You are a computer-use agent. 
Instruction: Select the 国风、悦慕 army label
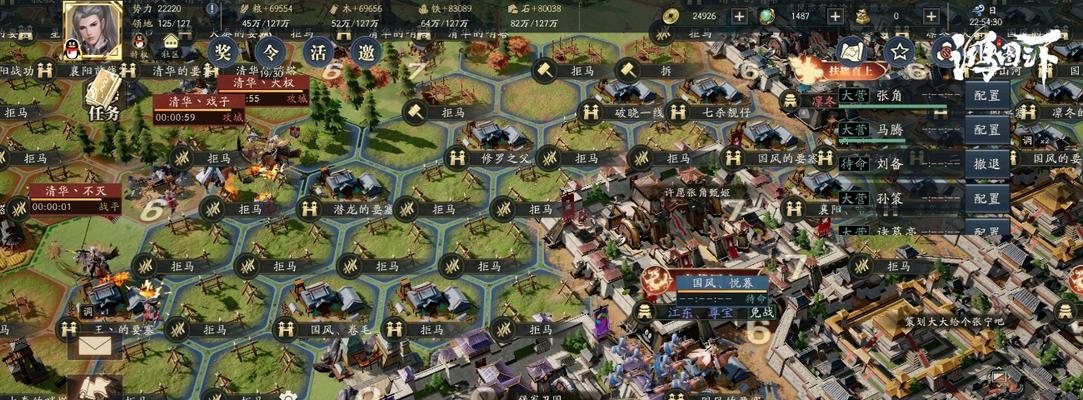tap(706, 284)
